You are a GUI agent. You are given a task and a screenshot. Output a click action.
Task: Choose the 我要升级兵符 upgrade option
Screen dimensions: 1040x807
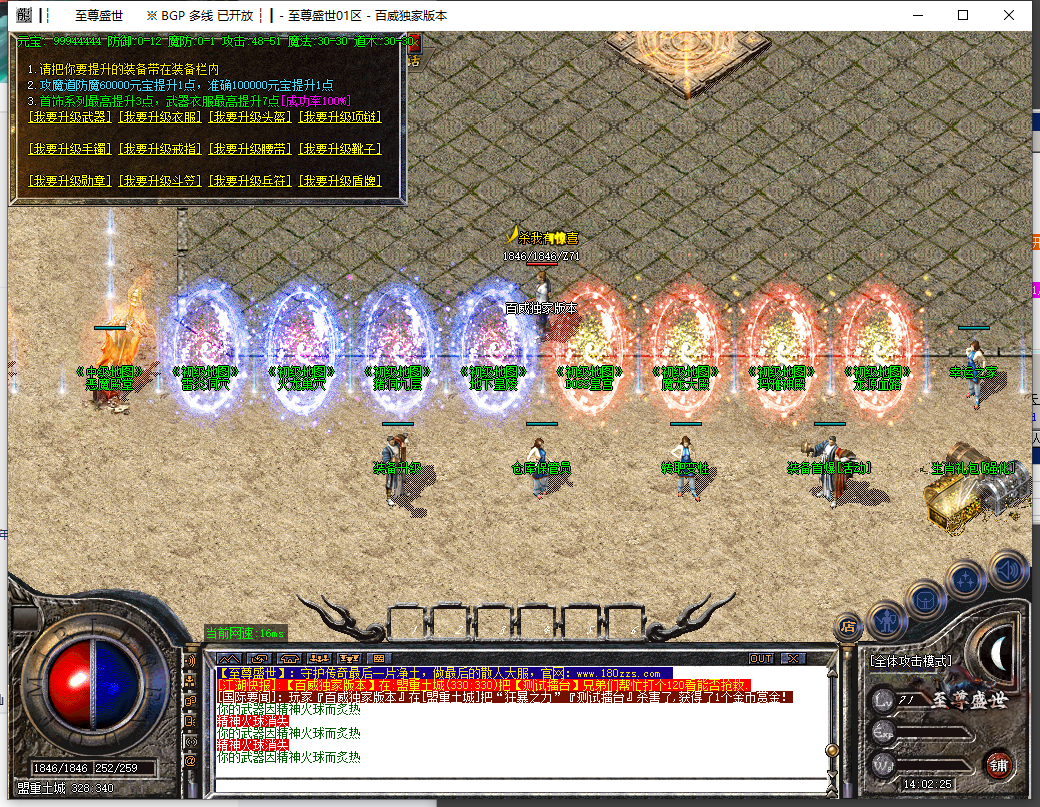251,181
